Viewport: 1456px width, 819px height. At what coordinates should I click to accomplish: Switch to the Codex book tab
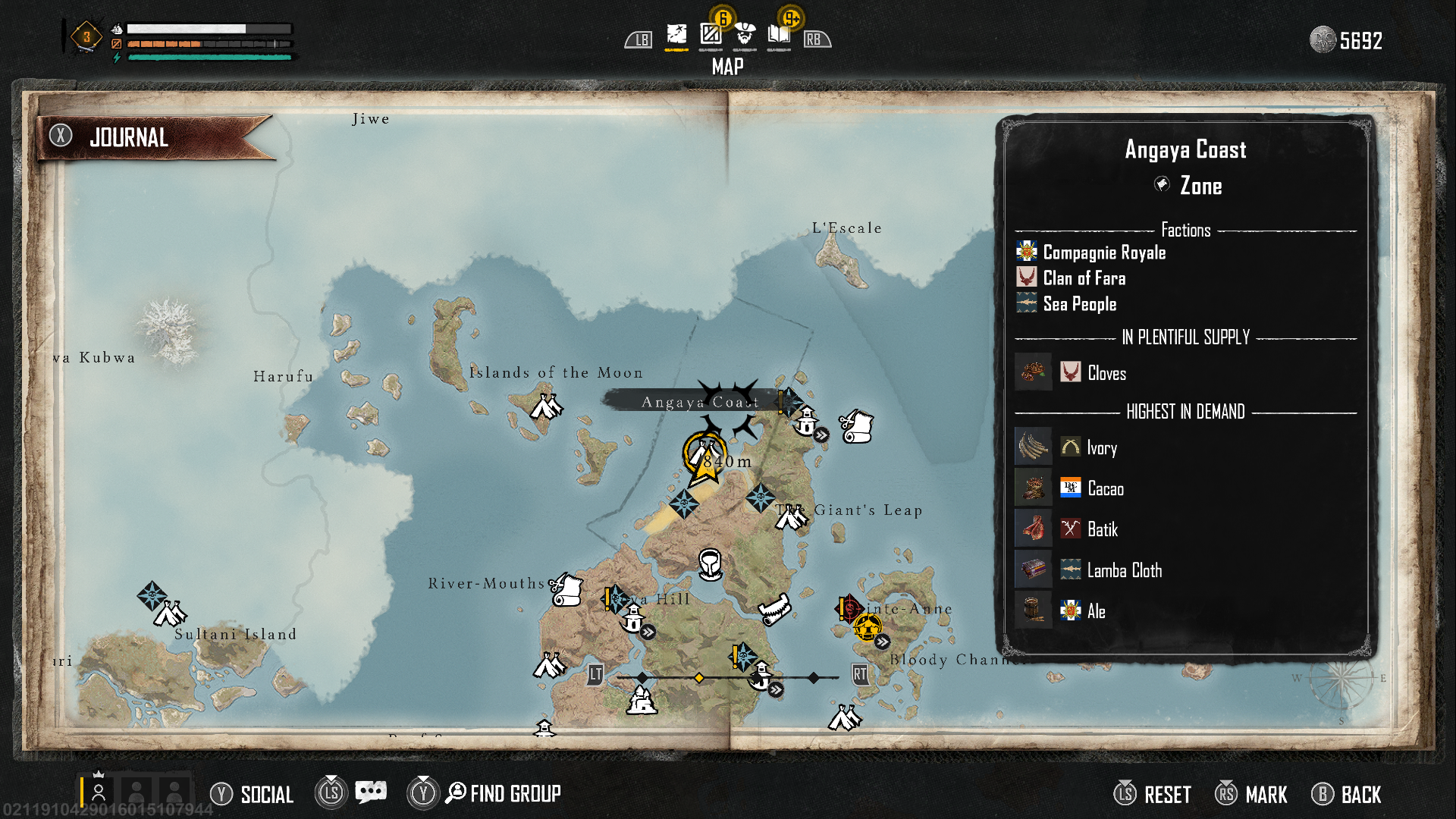coord(780,33)
